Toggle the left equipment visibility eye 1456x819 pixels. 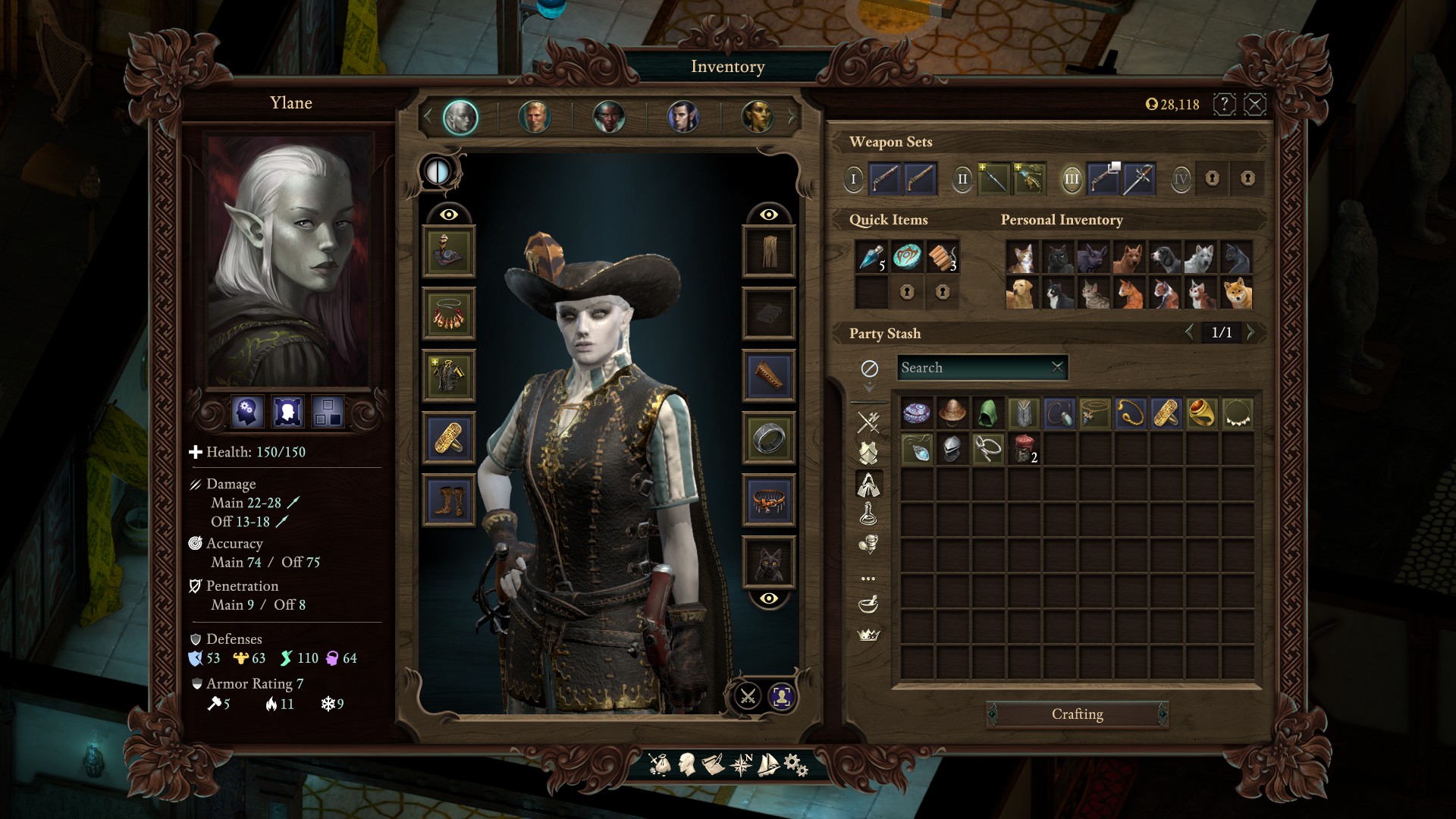[x=449, y=215]
